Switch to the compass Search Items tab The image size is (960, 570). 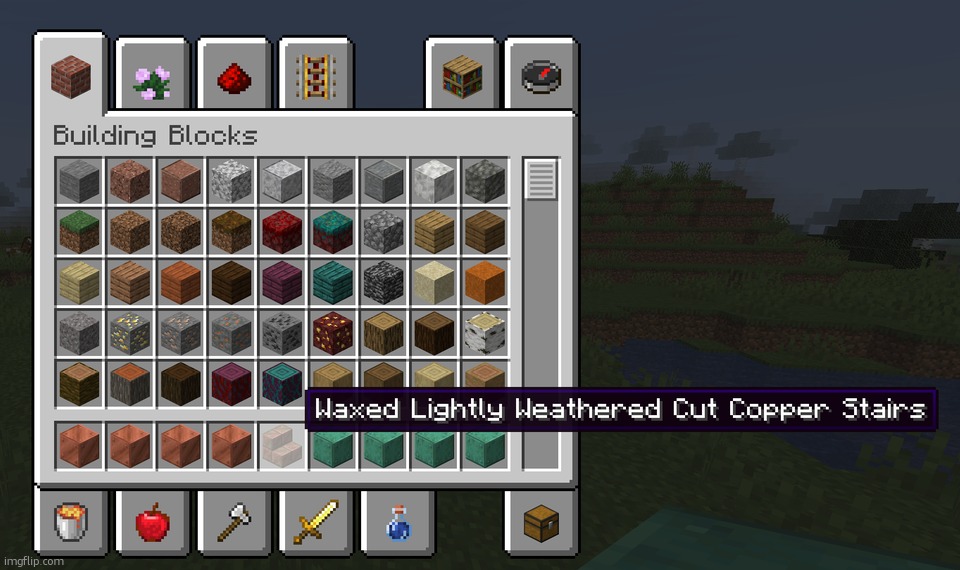click(x=541, y=77)
